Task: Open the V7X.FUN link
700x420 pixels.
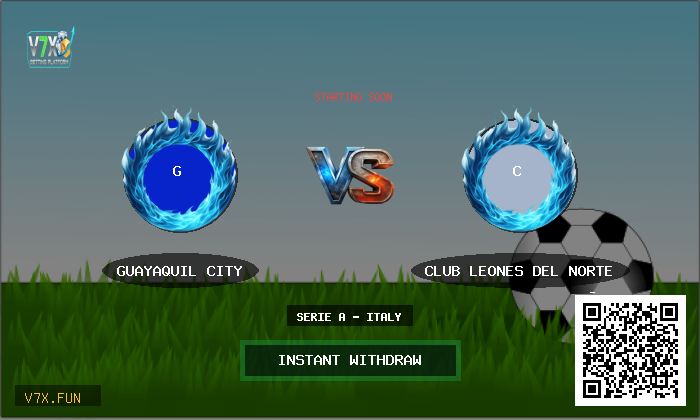Action: pyautogui.click(x=57, y=397)
